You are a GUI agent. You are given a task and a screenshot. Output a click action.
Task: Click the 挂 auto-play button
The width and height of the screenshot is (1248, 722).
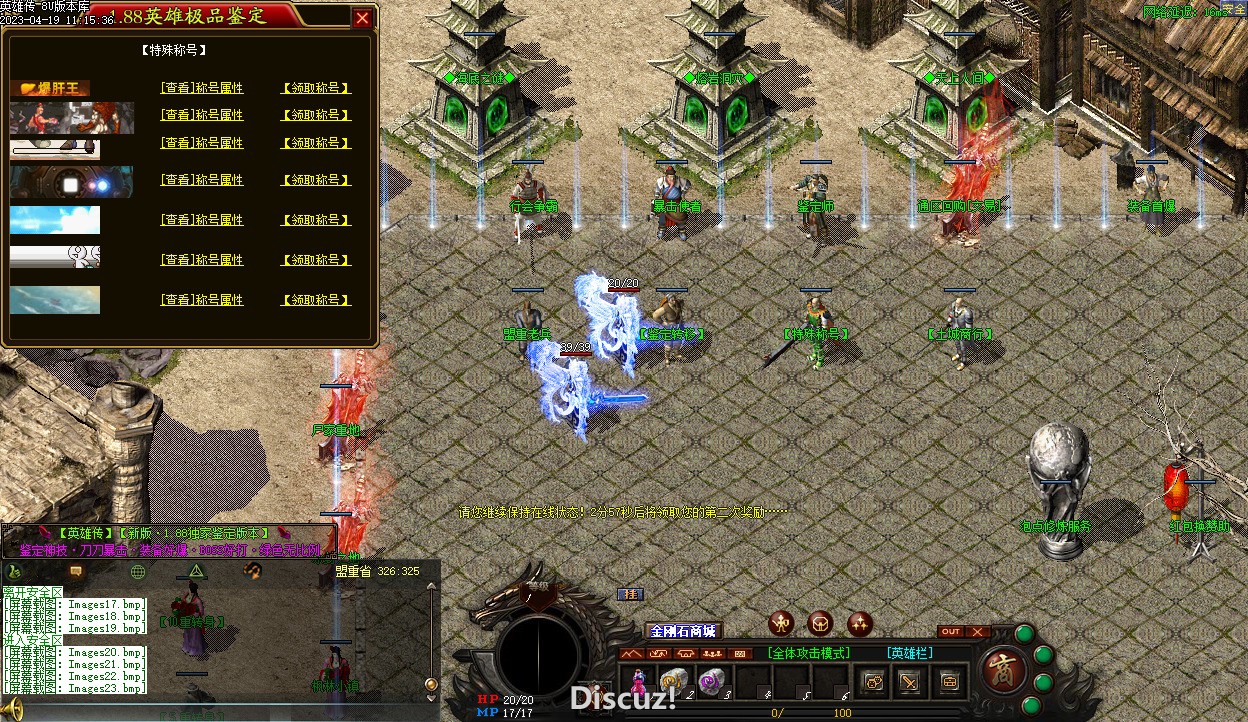coord(630,594)
